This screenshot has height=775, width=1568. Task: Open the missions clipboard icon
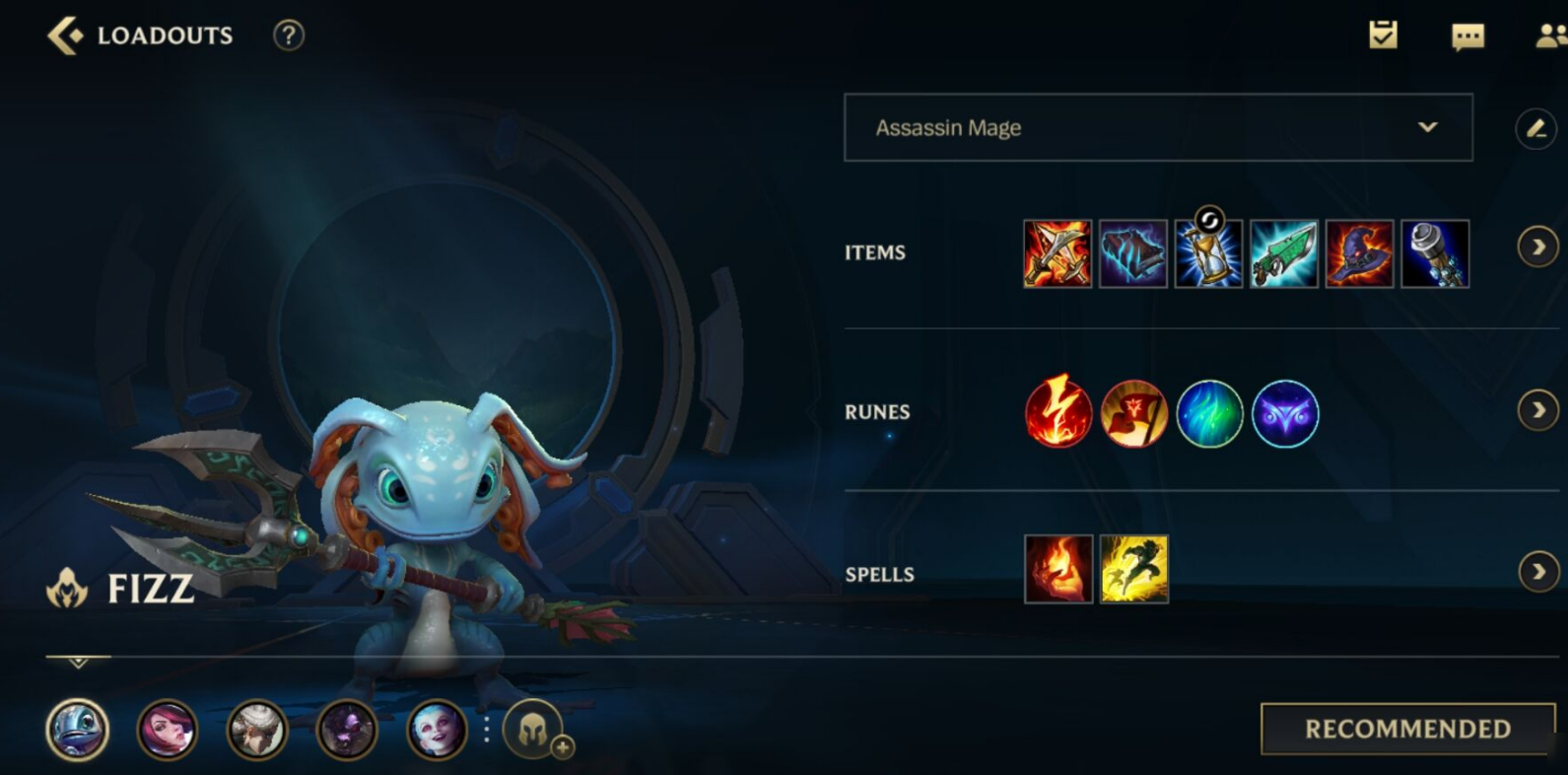(x=1383, y=35)
